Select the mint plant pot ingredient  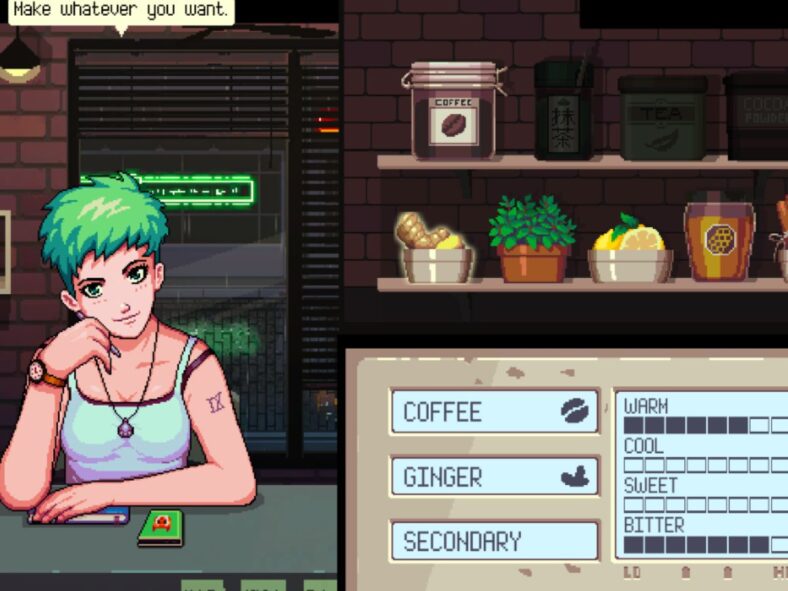[x=532, y=240]
